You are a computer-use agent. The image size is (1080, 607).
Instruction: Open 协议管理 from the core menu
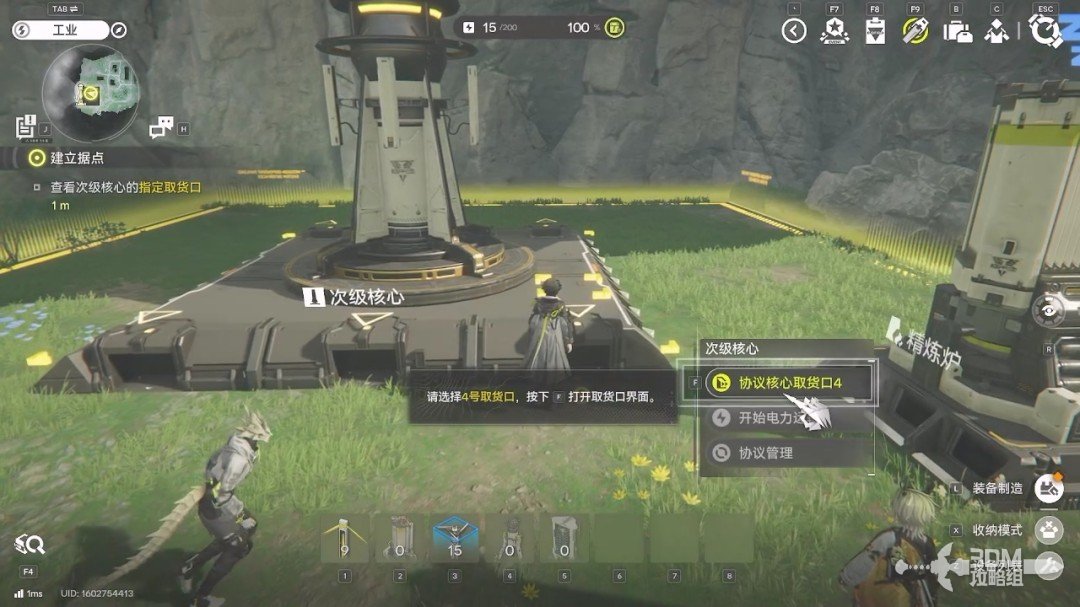766,453
